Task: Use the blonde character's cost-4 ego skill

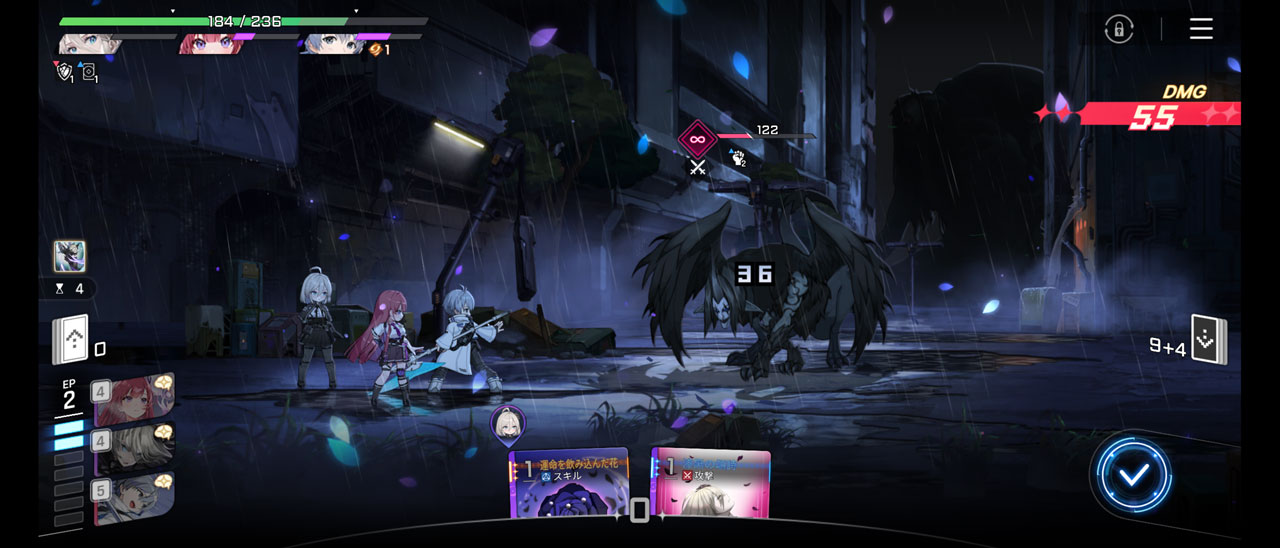Action: [135, 448]
